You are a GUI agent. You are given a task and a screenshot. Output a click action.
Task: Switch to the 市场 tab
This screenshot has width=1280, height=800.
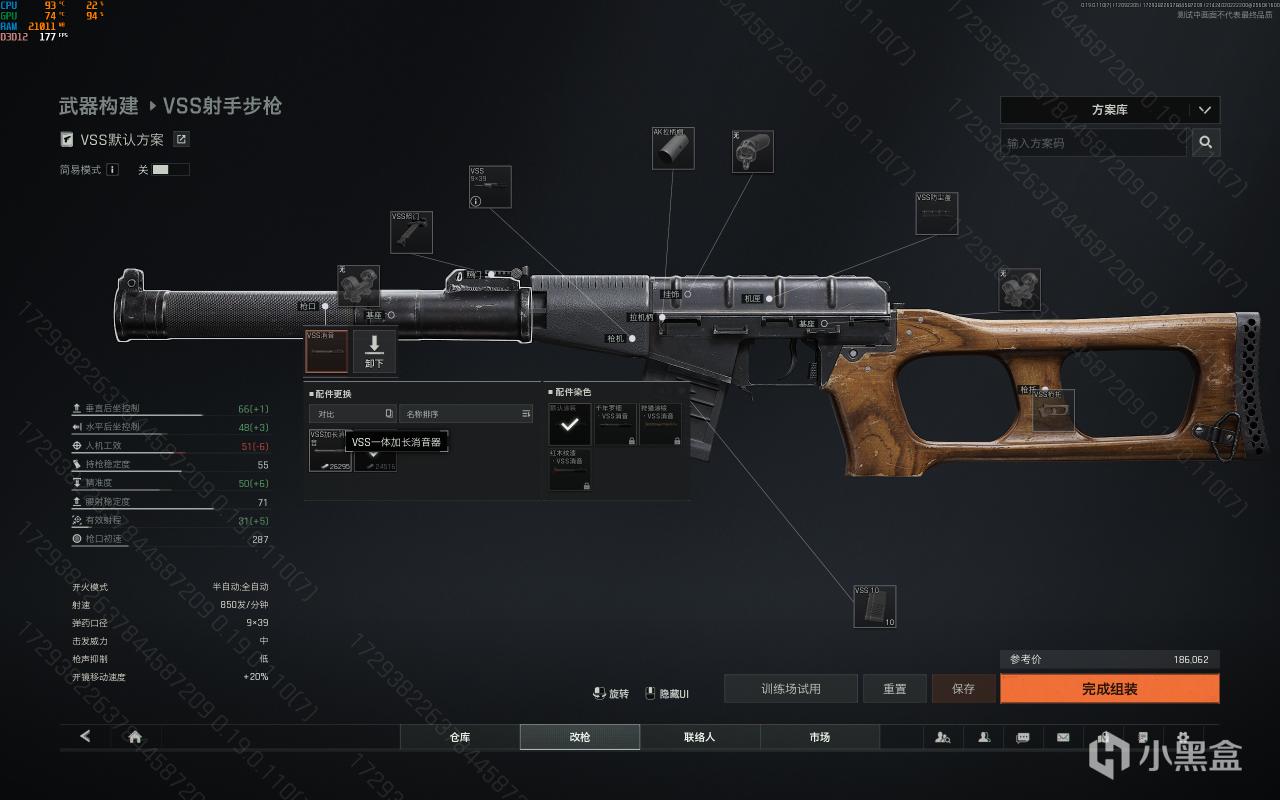[820, 737]
